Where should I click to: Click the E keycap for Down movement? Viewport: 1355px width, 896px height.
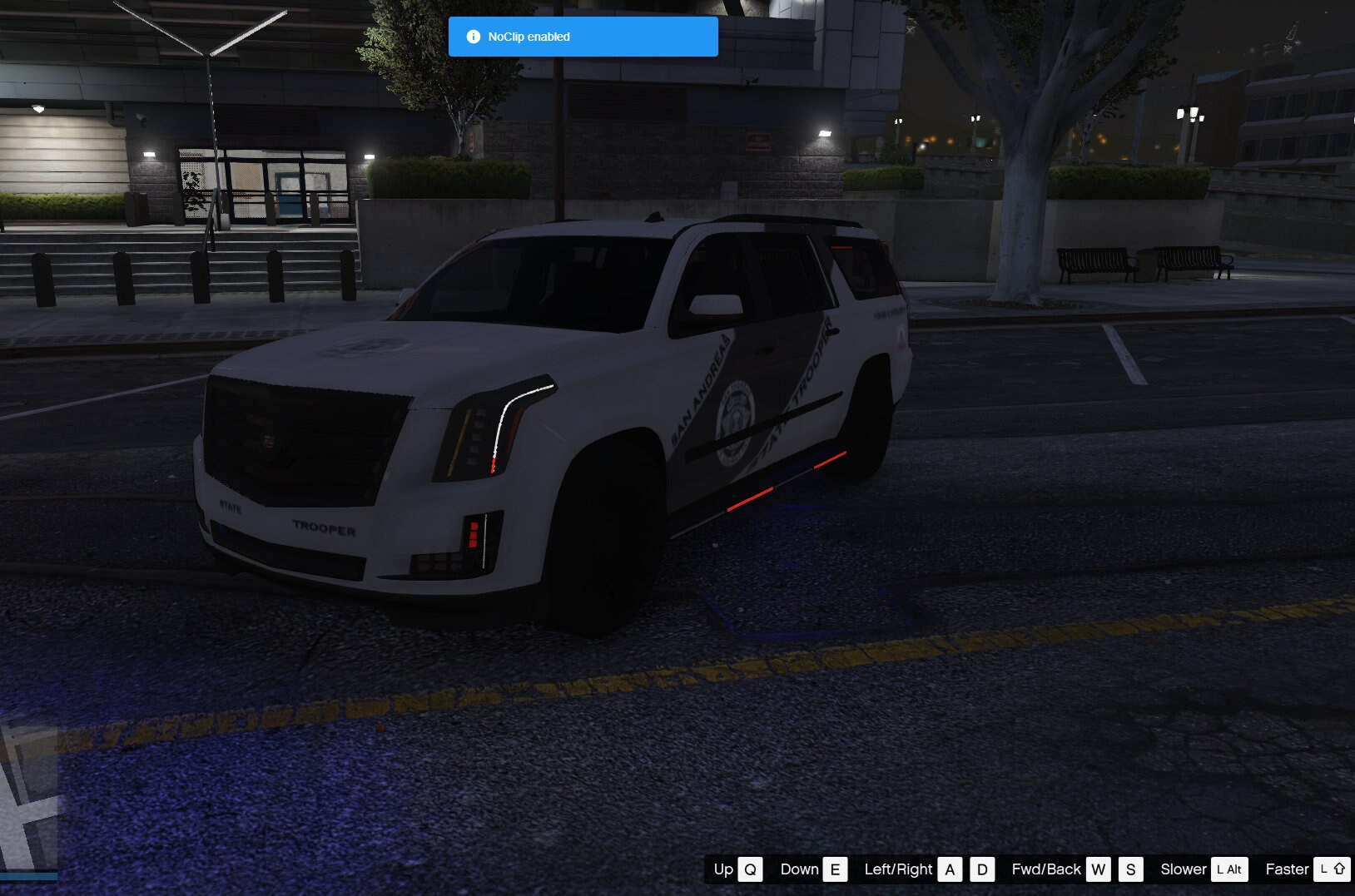pyautogui.click(x=836, y=869)
